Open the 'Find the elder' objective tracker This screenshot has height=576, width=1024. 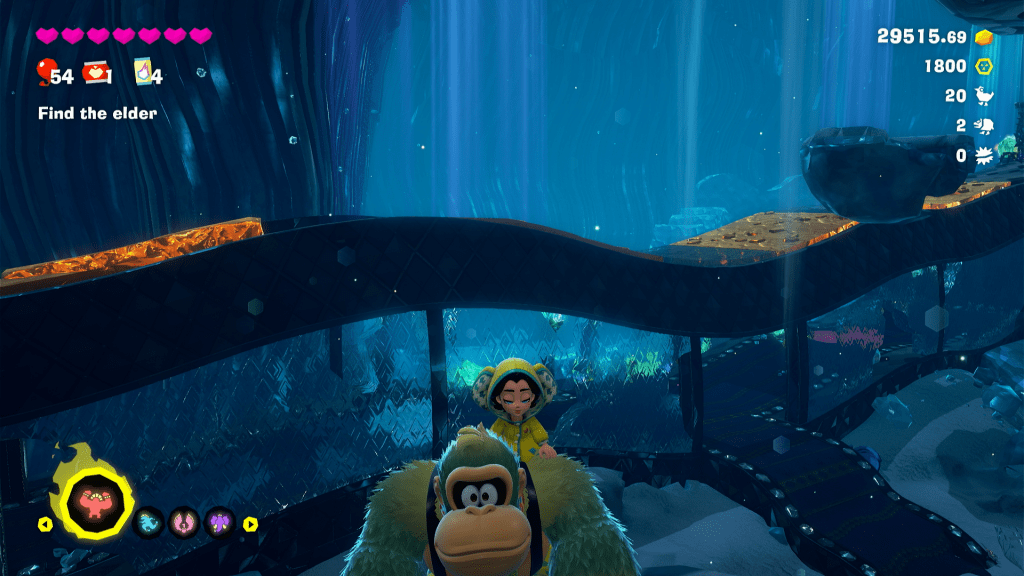(x=97, y=114)
